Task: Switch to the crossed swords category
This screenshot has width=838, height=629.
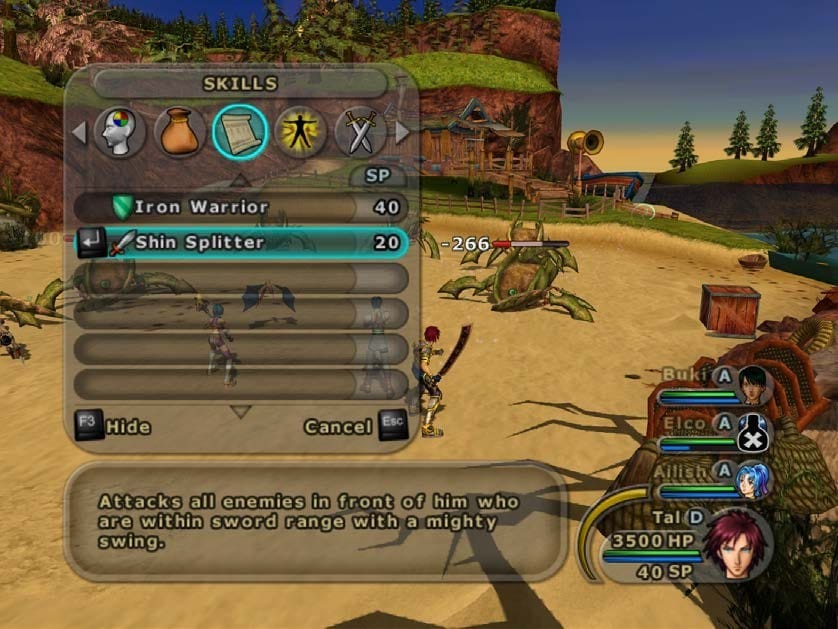Action: point(360,132)
